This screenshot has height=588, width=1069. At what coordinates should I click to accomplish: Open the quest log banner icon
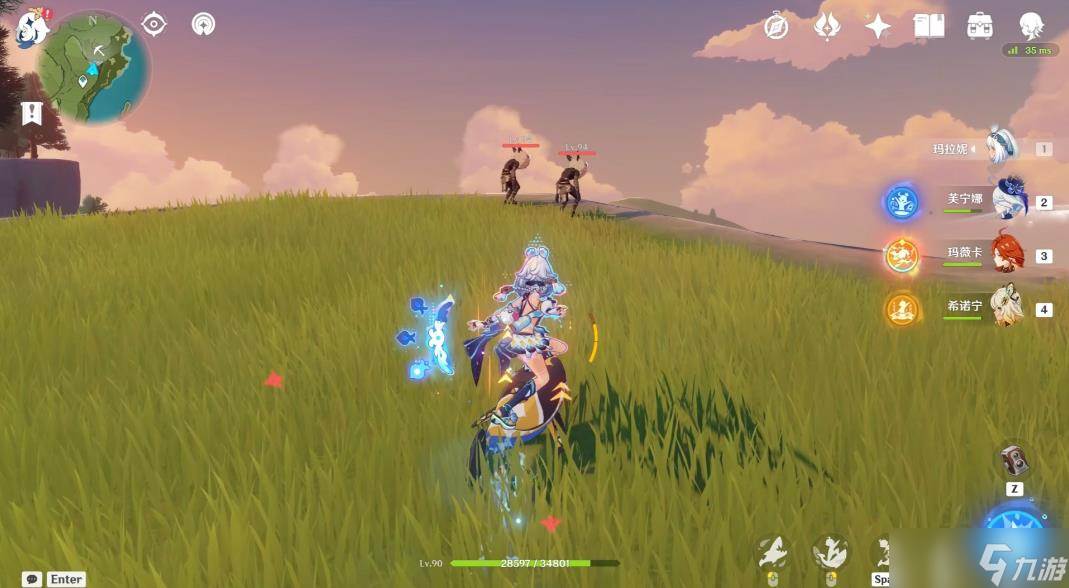click(x=32, y=113)
